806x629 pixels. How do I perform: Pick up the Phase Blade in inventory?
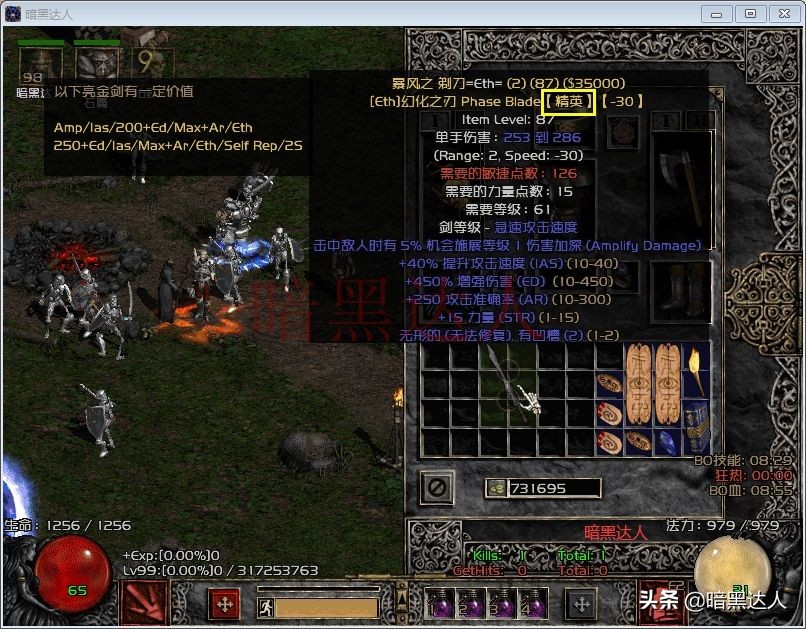click(512, 386)
